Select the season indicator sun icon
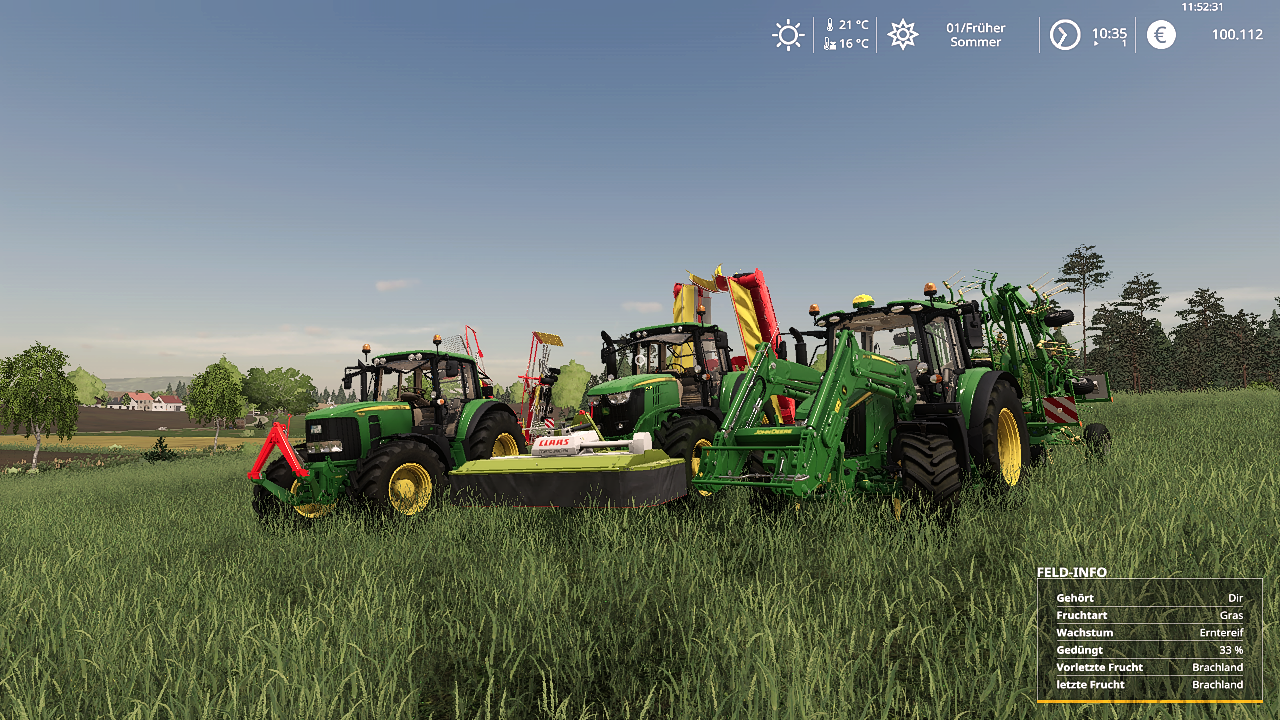1280x720 pixels. pos(902,35)
